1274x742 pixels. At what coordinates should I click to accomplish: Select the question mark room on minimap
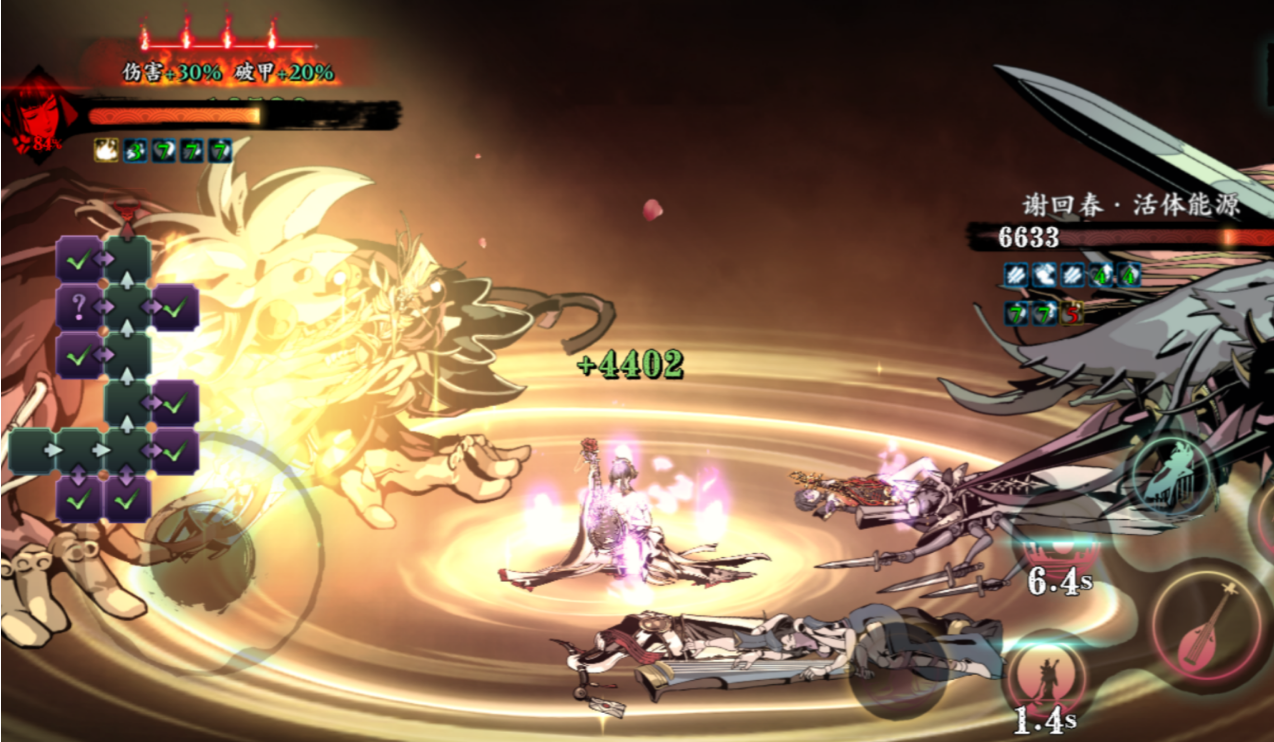coord(79,306)
